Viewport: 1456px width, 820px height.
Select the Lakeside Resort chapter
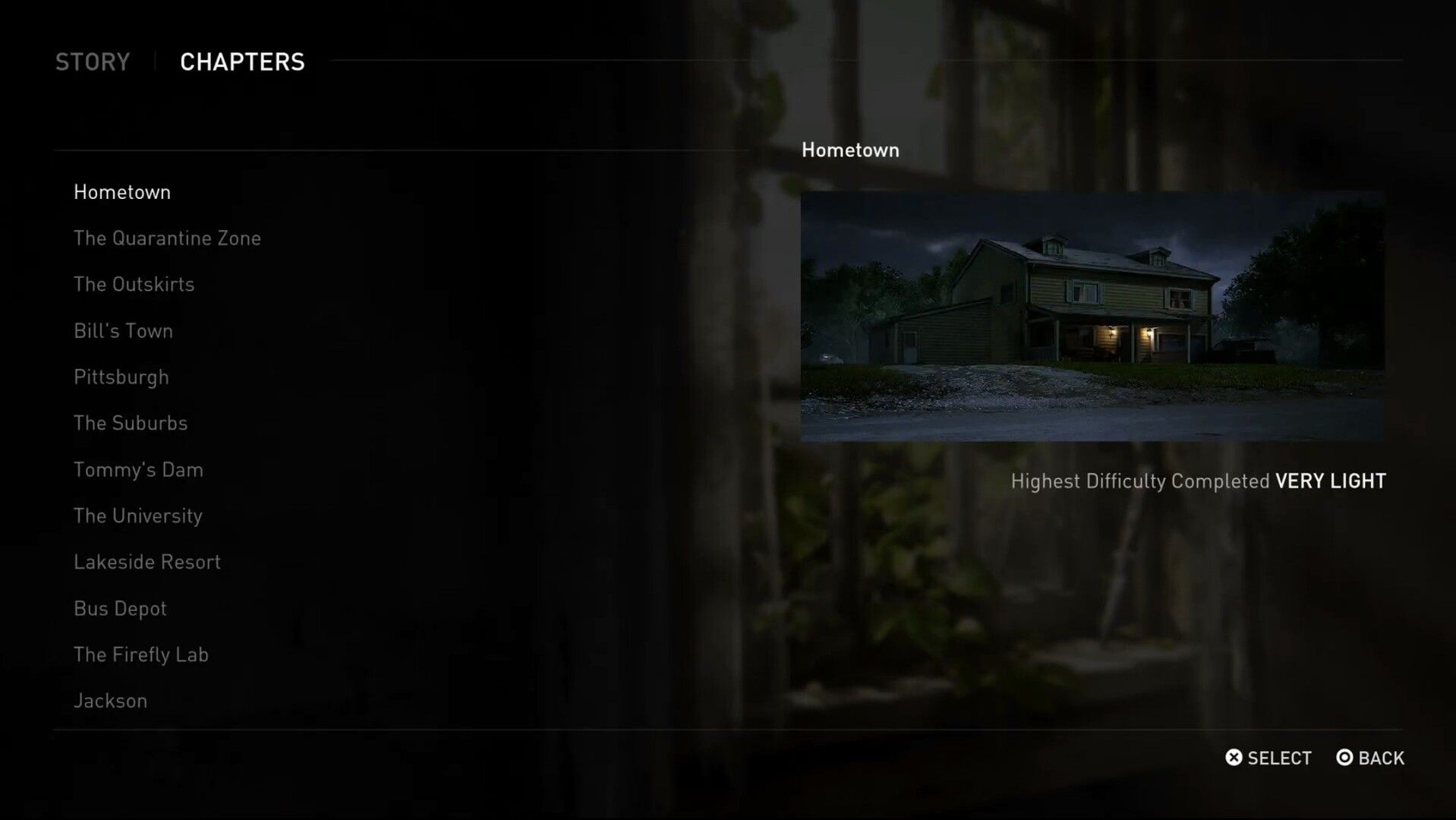(x=147, y=562)
